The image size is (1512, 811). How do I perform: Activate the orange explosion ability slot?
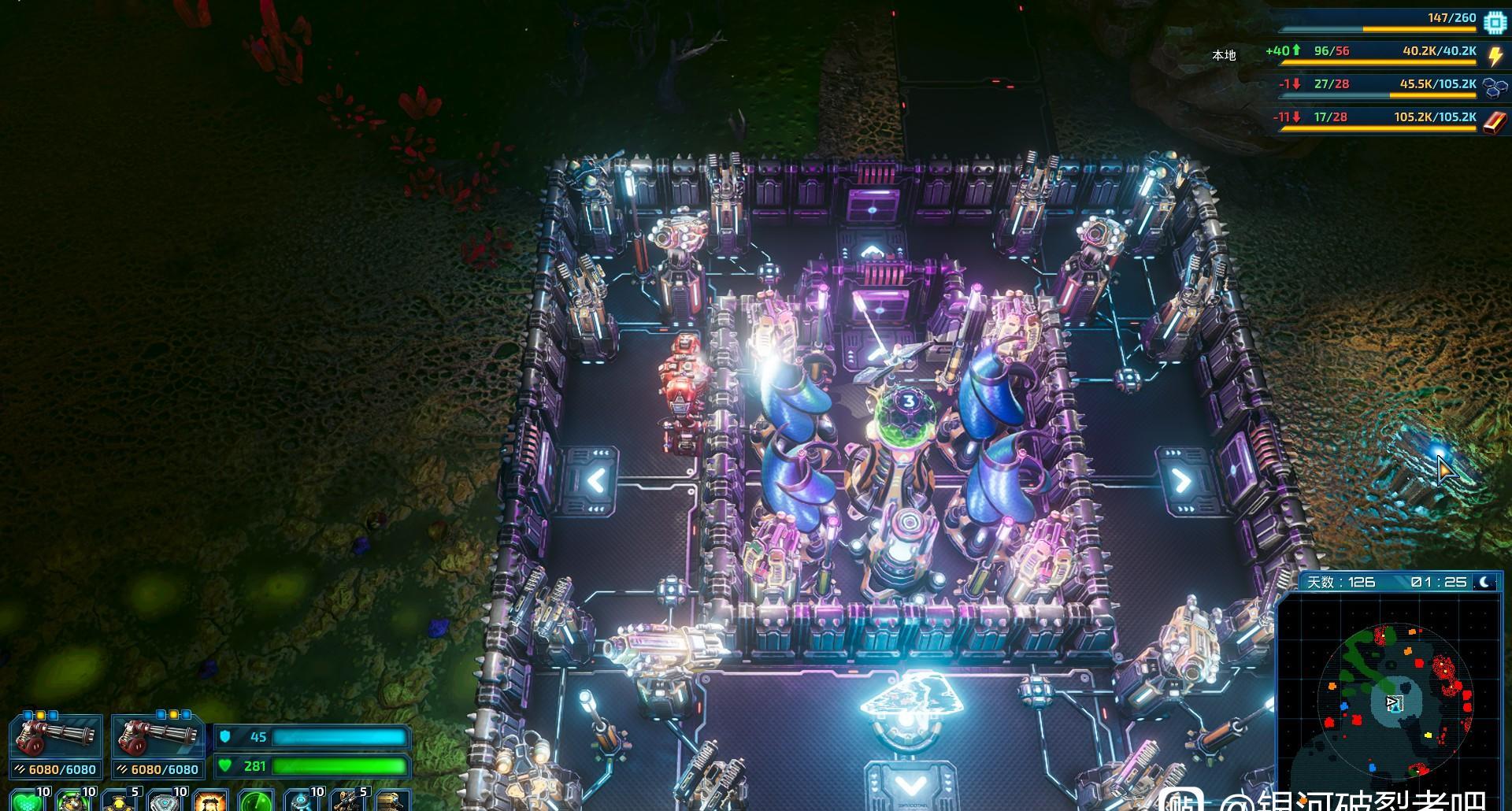coord(209,800)
